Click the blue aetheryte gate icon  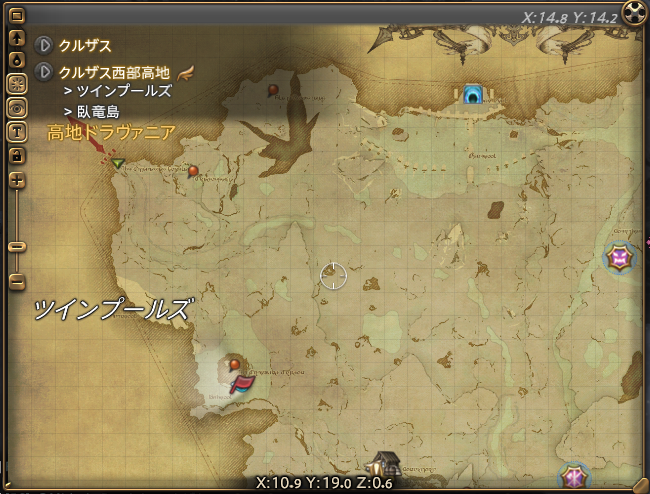pos(473,95)
